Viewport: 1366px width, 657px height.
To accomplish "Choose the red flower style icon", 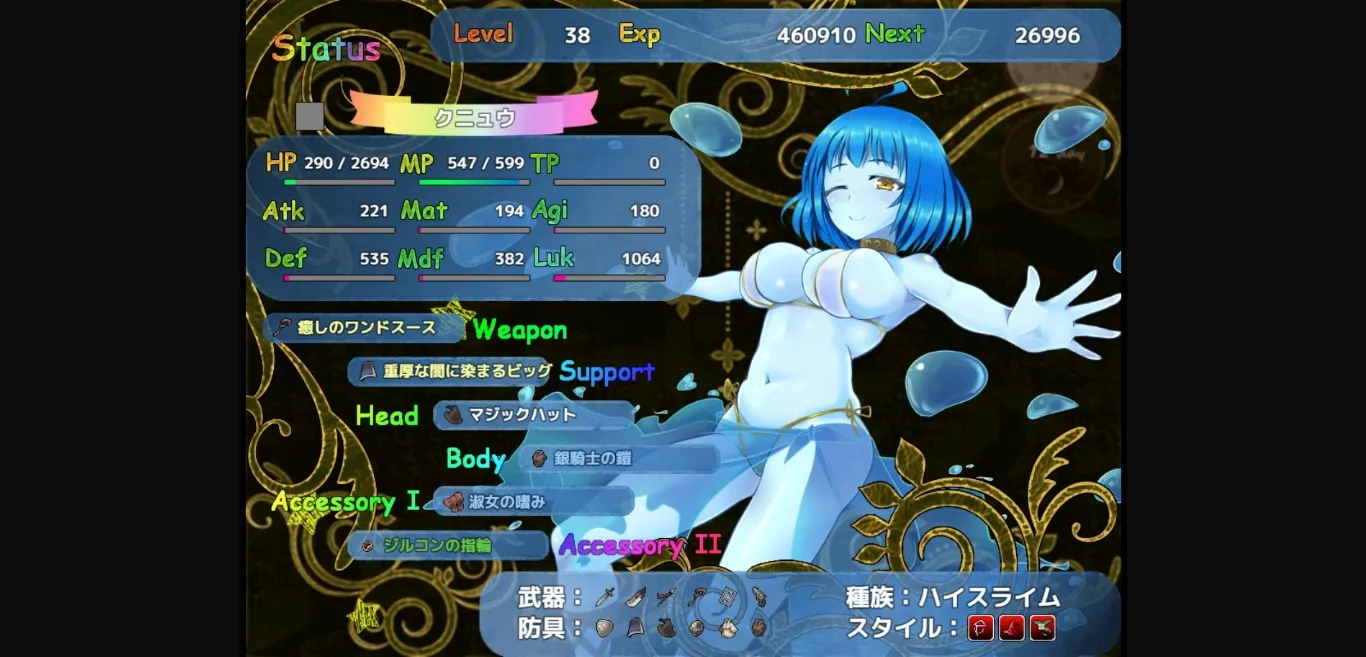I will click(x=1043, y=628).
